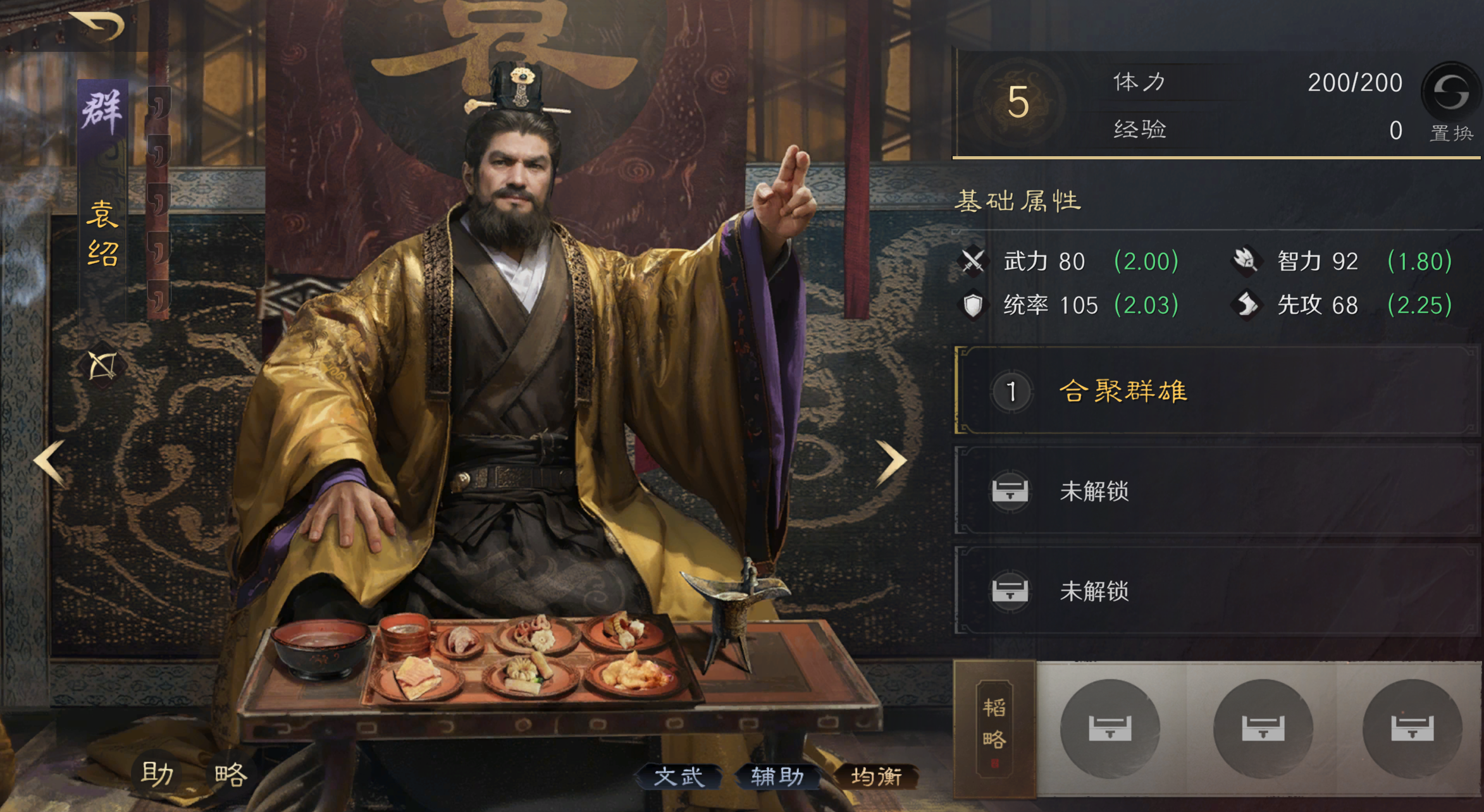Click the crossed swords 武力 attribute icon
Screen dimensions: 1484x812
pyautogui.click(x=973, y=262)
